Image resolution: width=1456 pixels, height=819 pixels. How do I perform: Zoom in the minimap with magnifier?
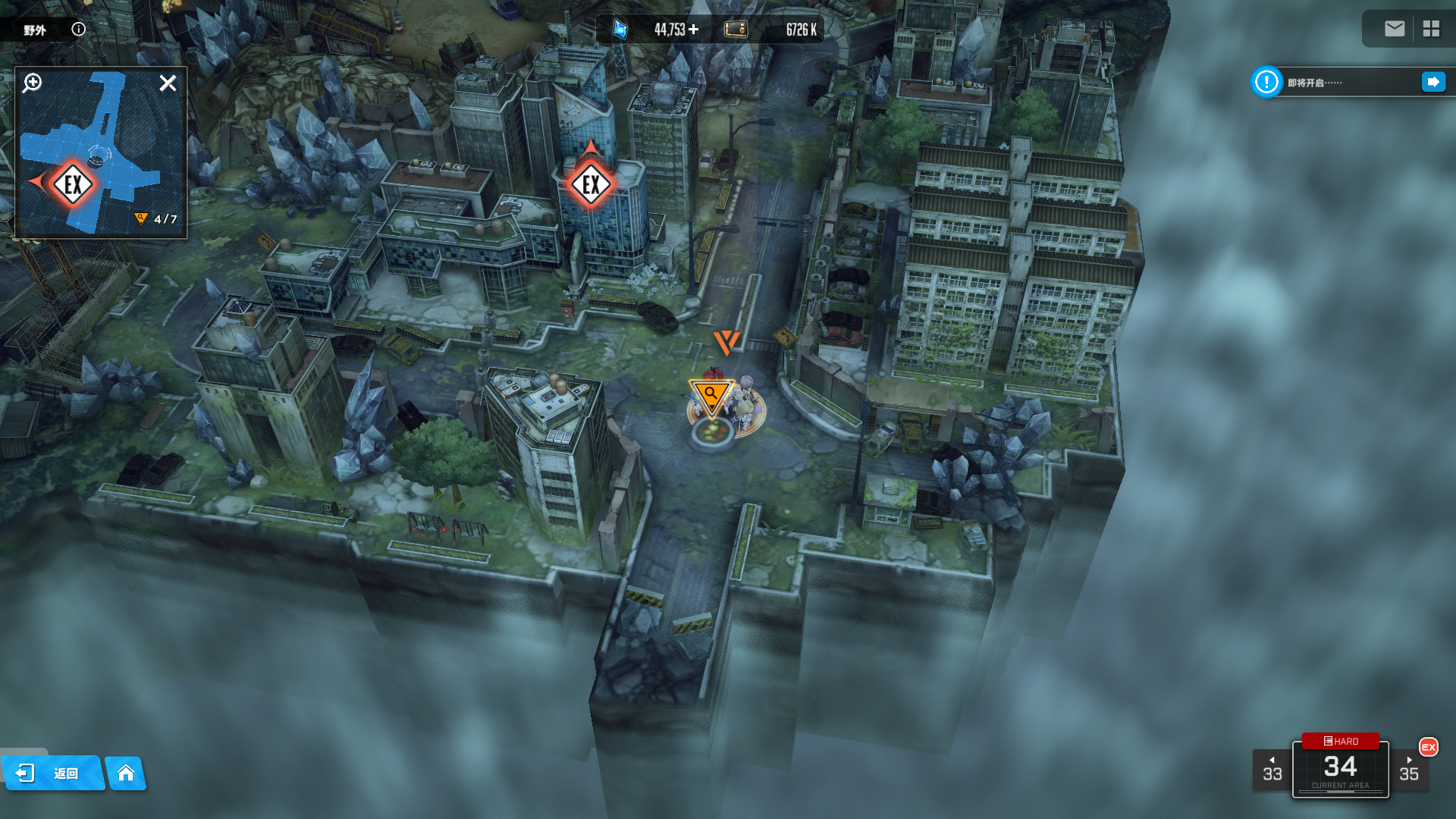[x=33, y=83]
